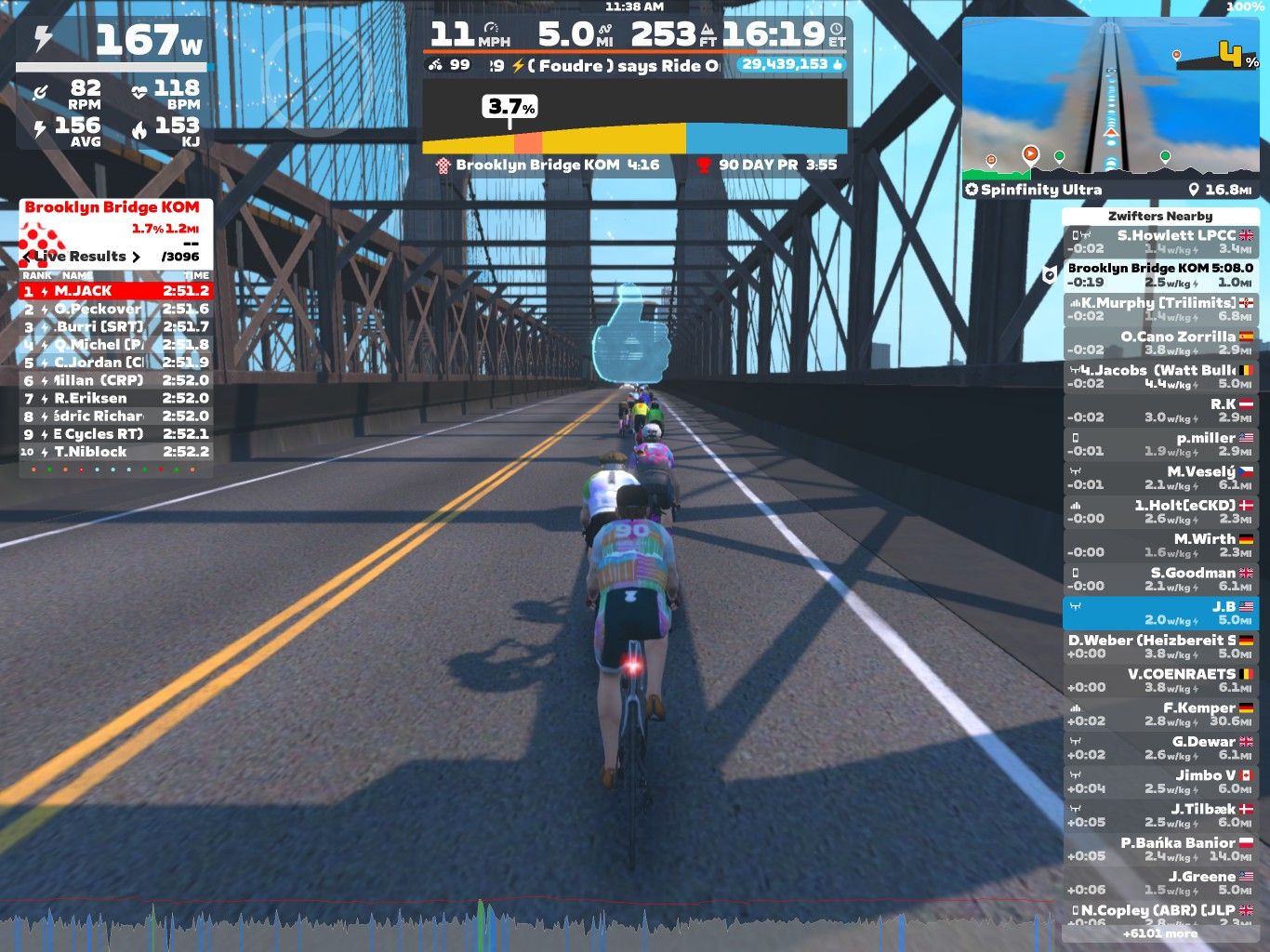Choose K.Murphy from the nearby riders list

click(1160, 310)
